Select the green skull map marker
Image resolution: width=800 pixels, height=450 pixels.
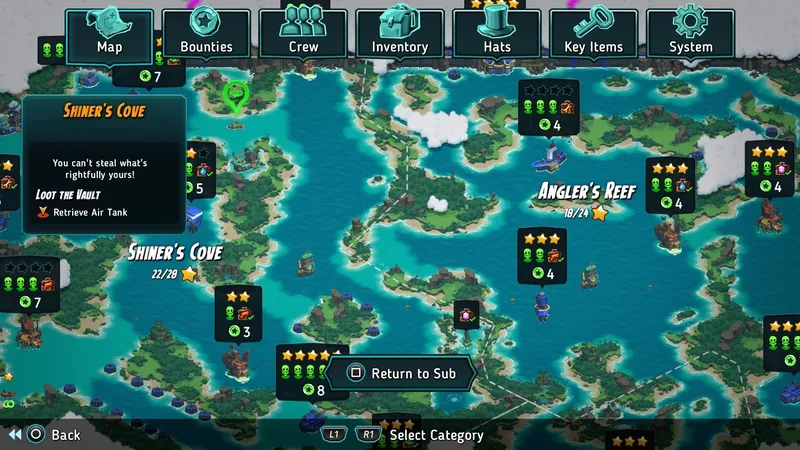coord(236,97)
